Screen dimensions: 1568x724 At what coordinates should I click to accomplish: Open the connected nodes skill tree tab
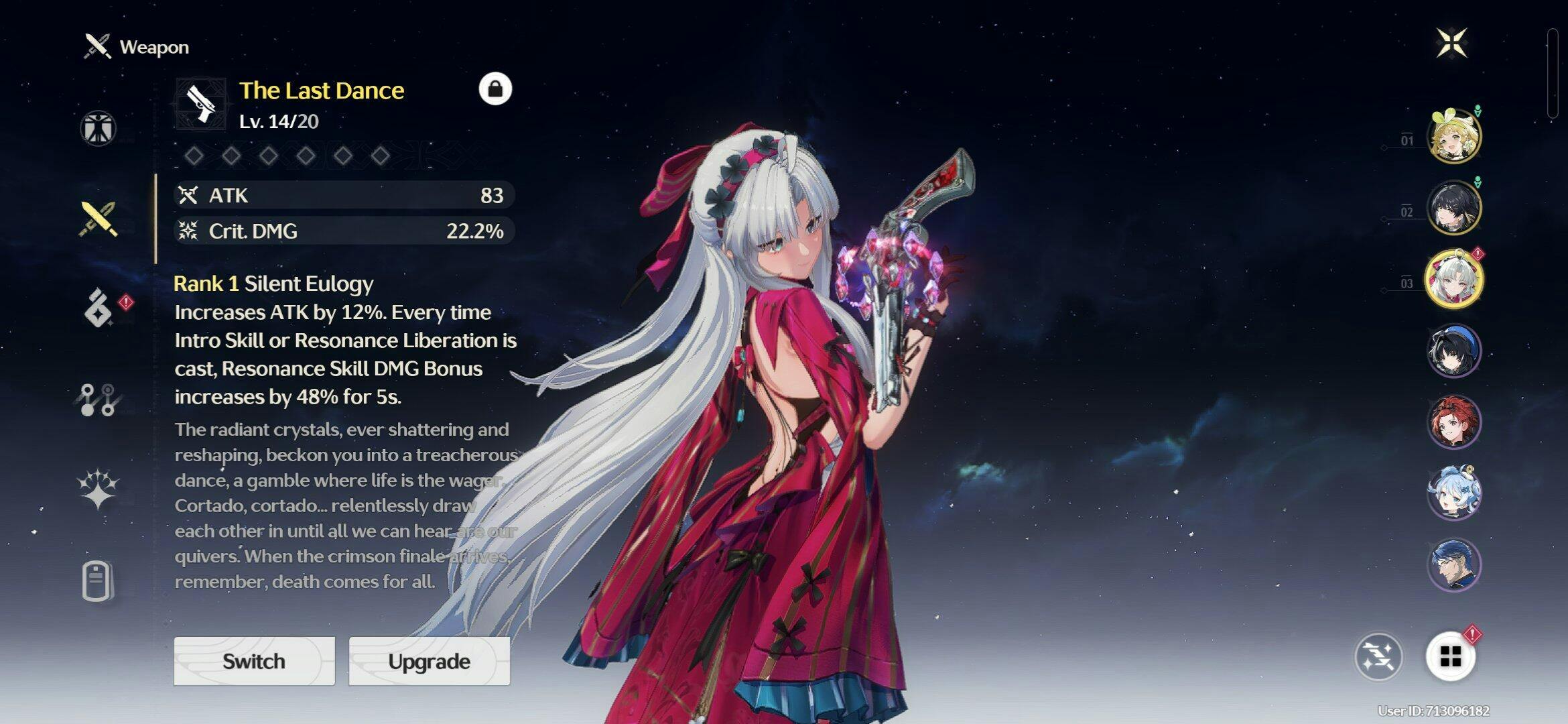pyautogui.click(x=99, y=400)
